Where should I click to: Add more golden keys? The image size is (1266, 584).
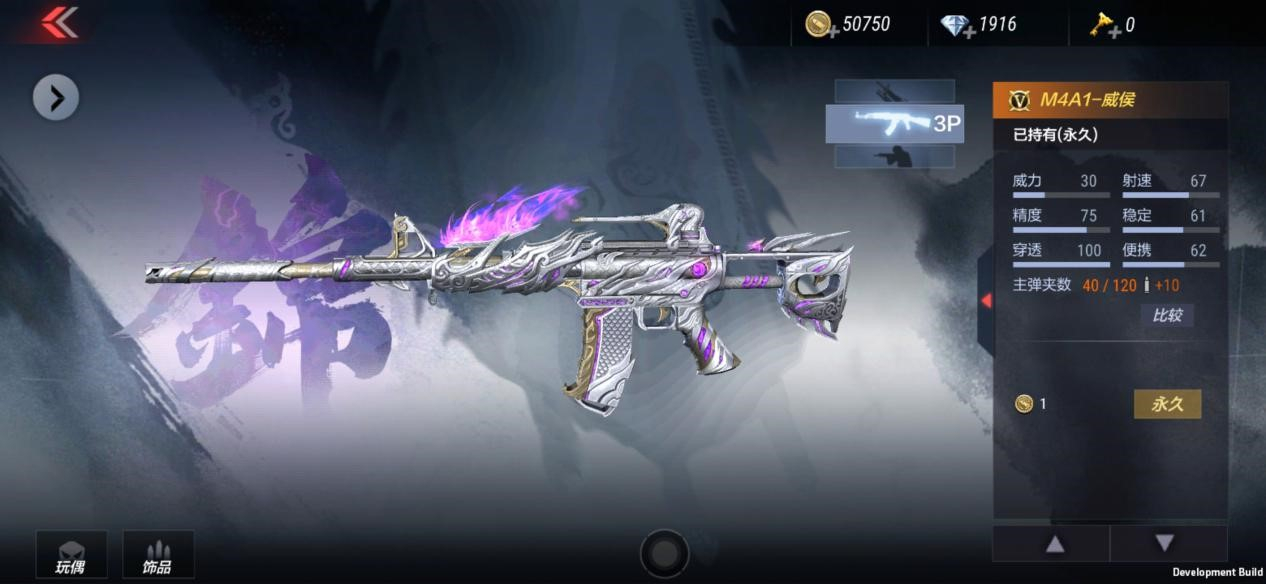click(1105, 26)
